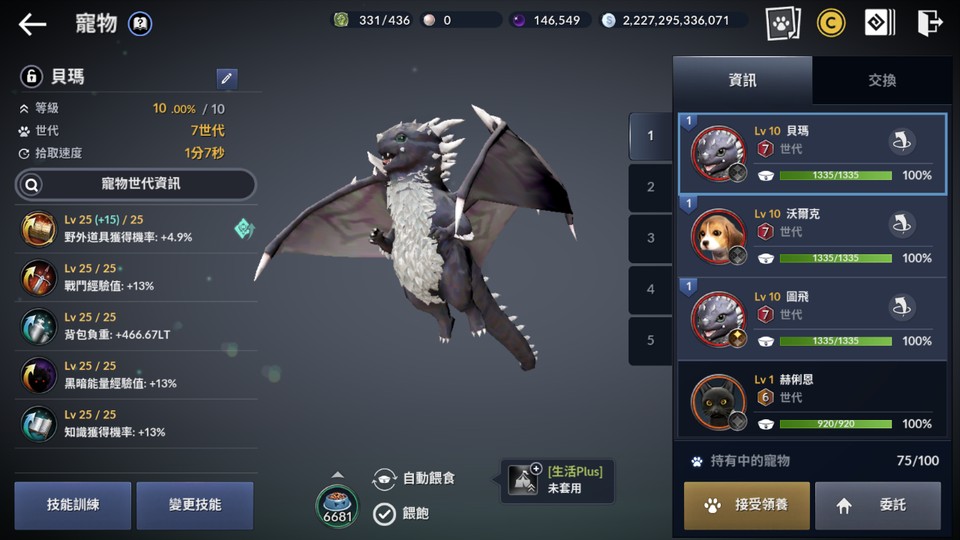Rename the pet with the pencil icon
The height and width of the screenshot is (540, 960).
pos(227,78)
